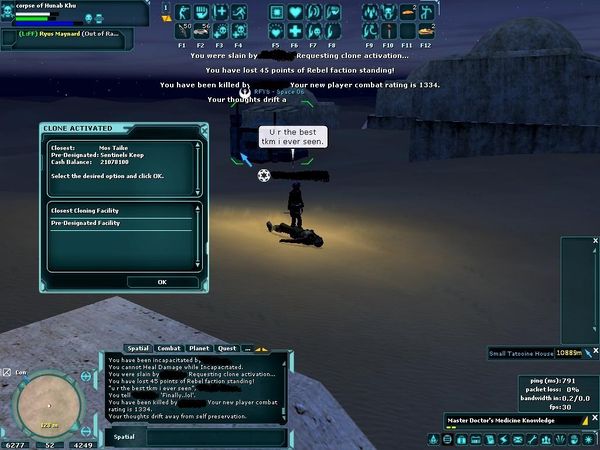Switch to the Combat chat tab

[169, 348]
